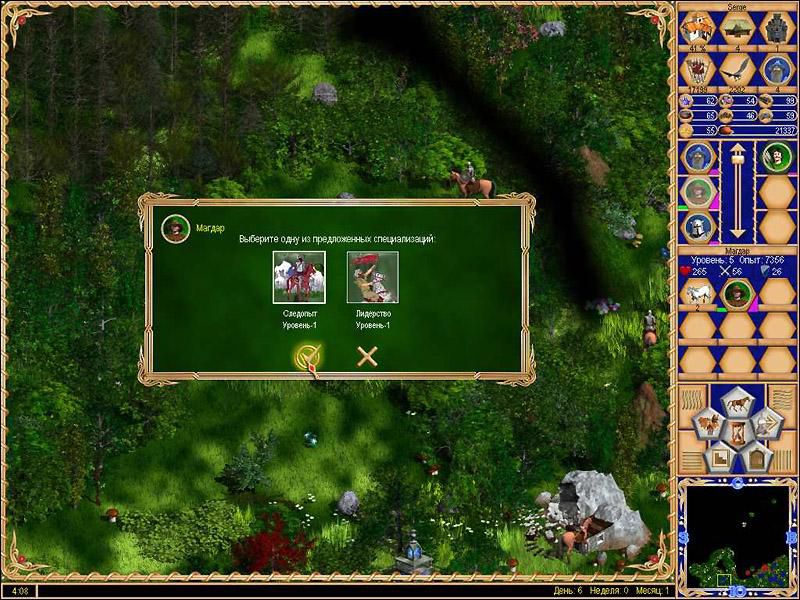Click the down arrow on the hero list
Viewport: 800px width, 600px height.
(x=737, y=229)
